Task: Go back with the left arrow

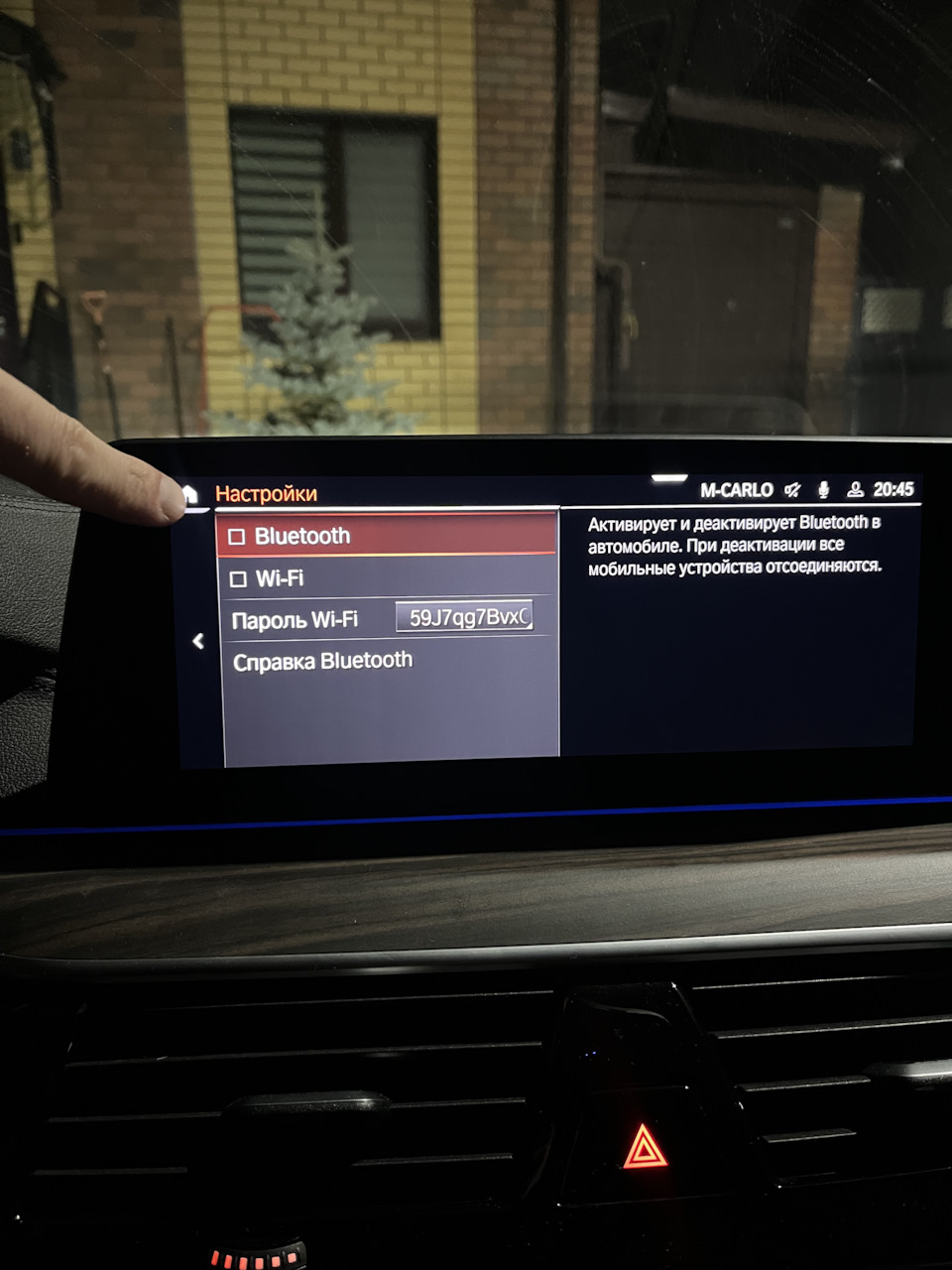Action: point(198,641)
